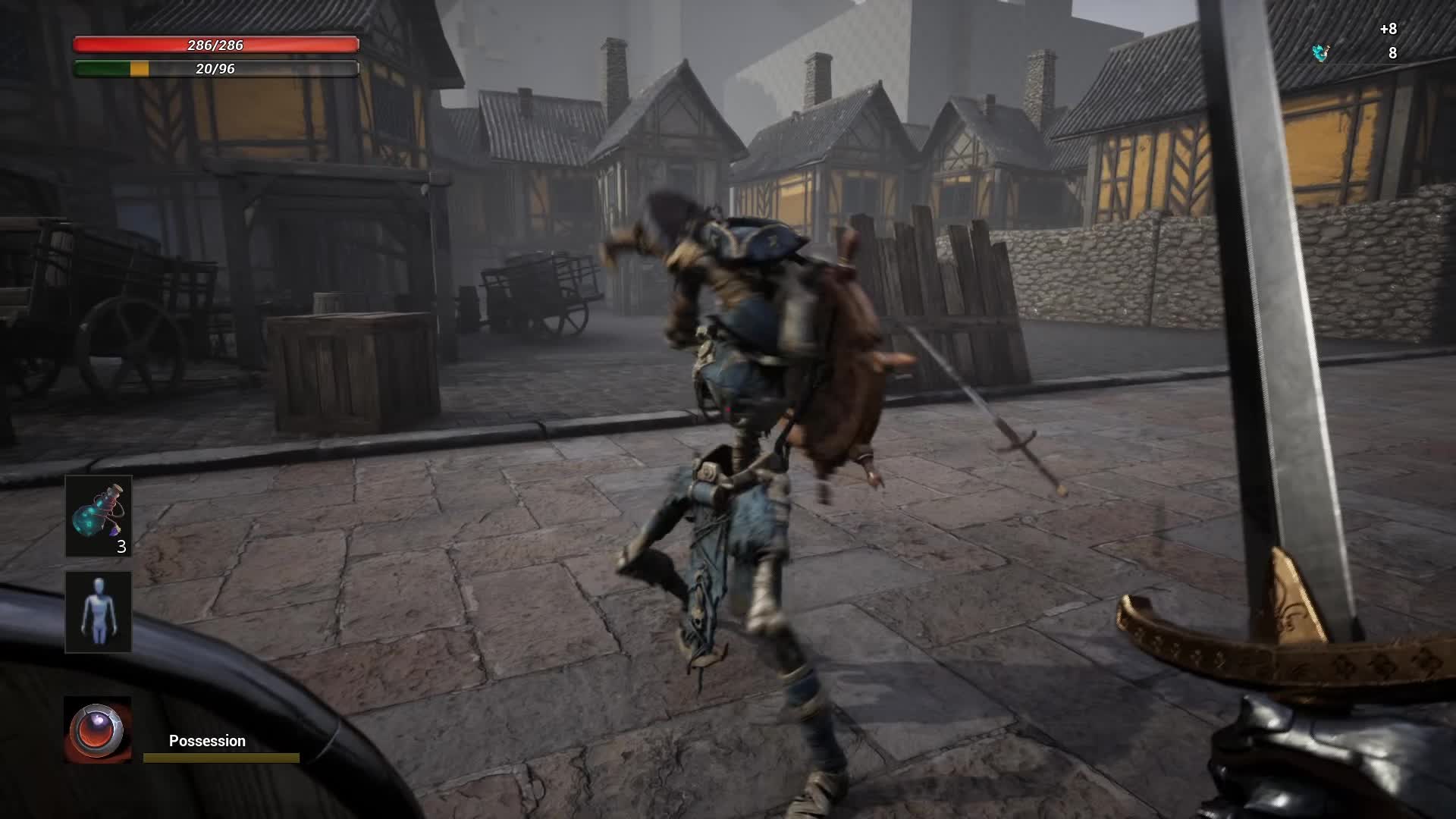The image size is (1456, 819).
Task: Click the pale humanoid body icon
Action: tap(99, 611)
